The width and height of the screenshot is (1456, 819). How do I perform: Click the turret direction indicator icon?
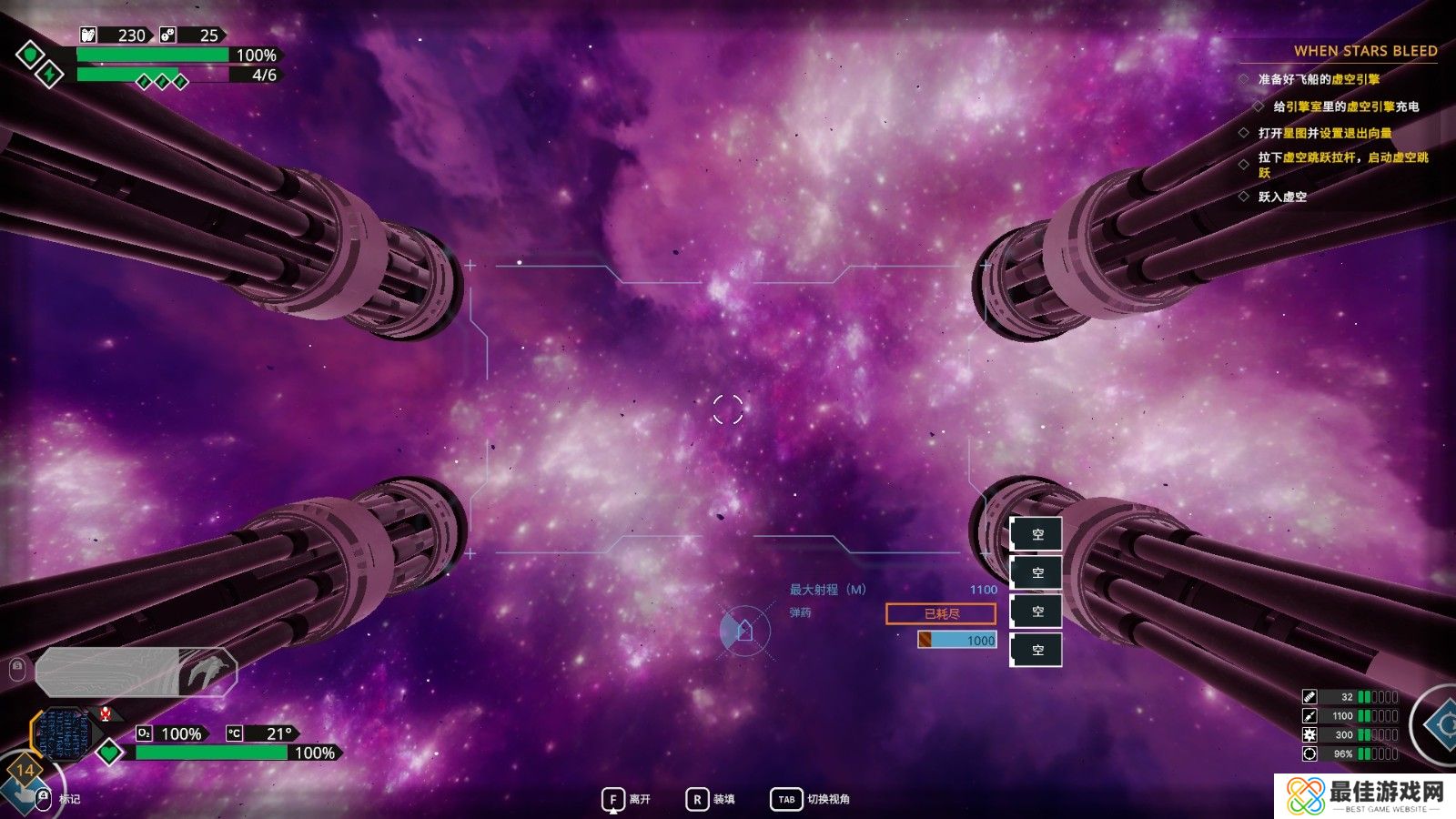744,630
